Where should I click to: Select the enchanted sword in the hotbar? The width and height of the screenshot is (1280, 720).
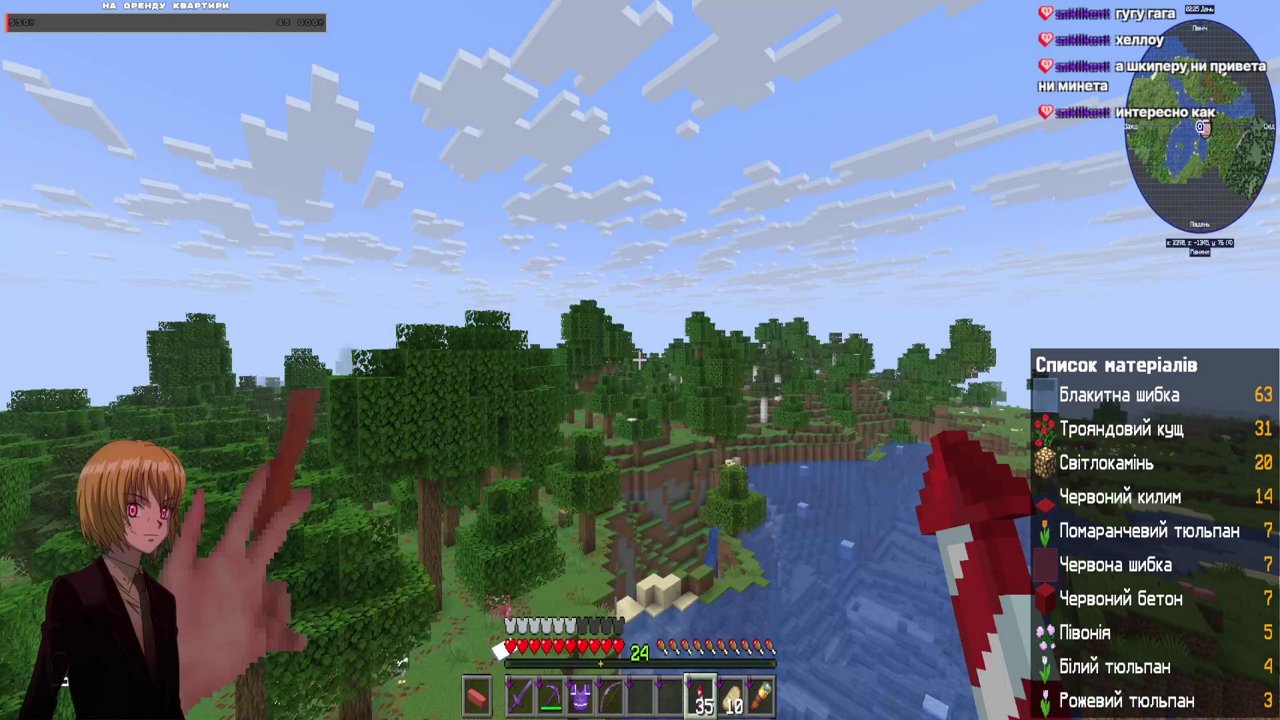coord(521,695)
